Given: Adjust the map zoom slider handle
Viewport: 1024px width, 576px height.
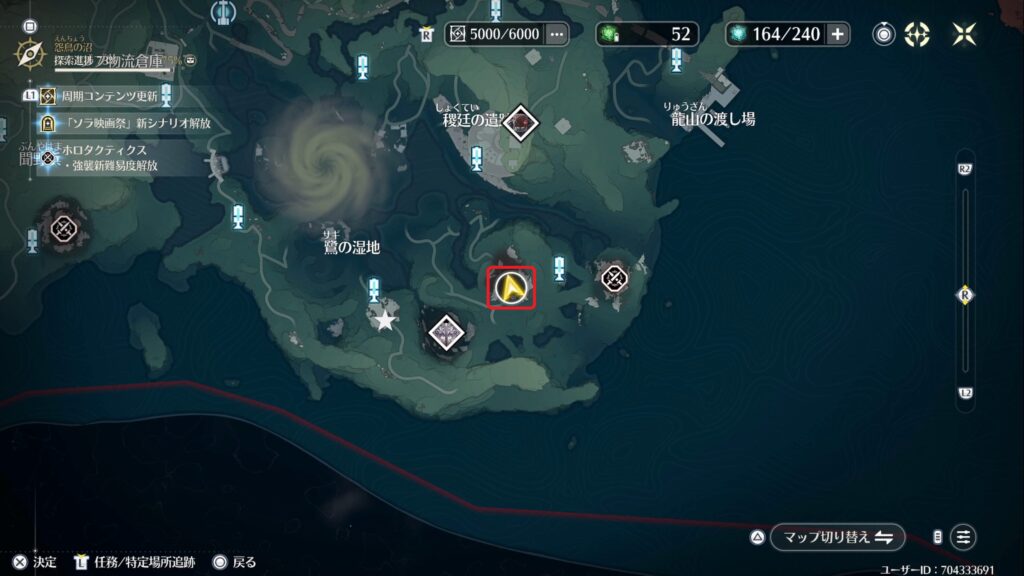Looking at the screenshot, I should pos(966,295).
